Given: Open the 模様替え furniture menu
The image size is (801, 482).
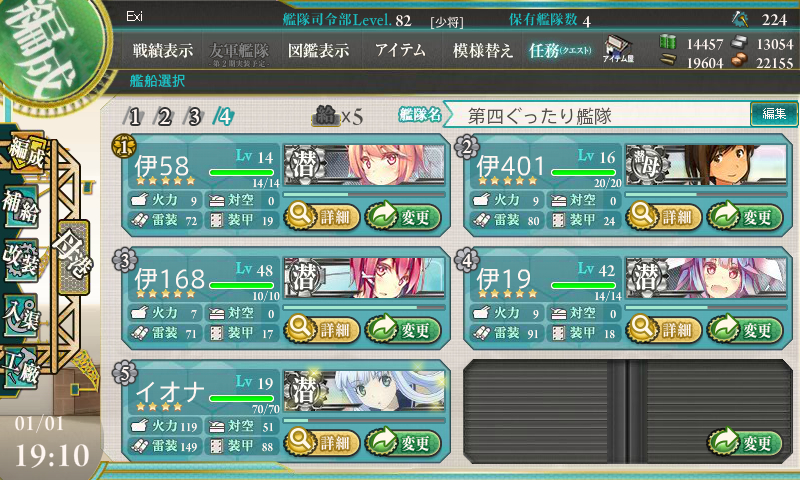Looking at the screenshot, I should click(x=483, y=51).
